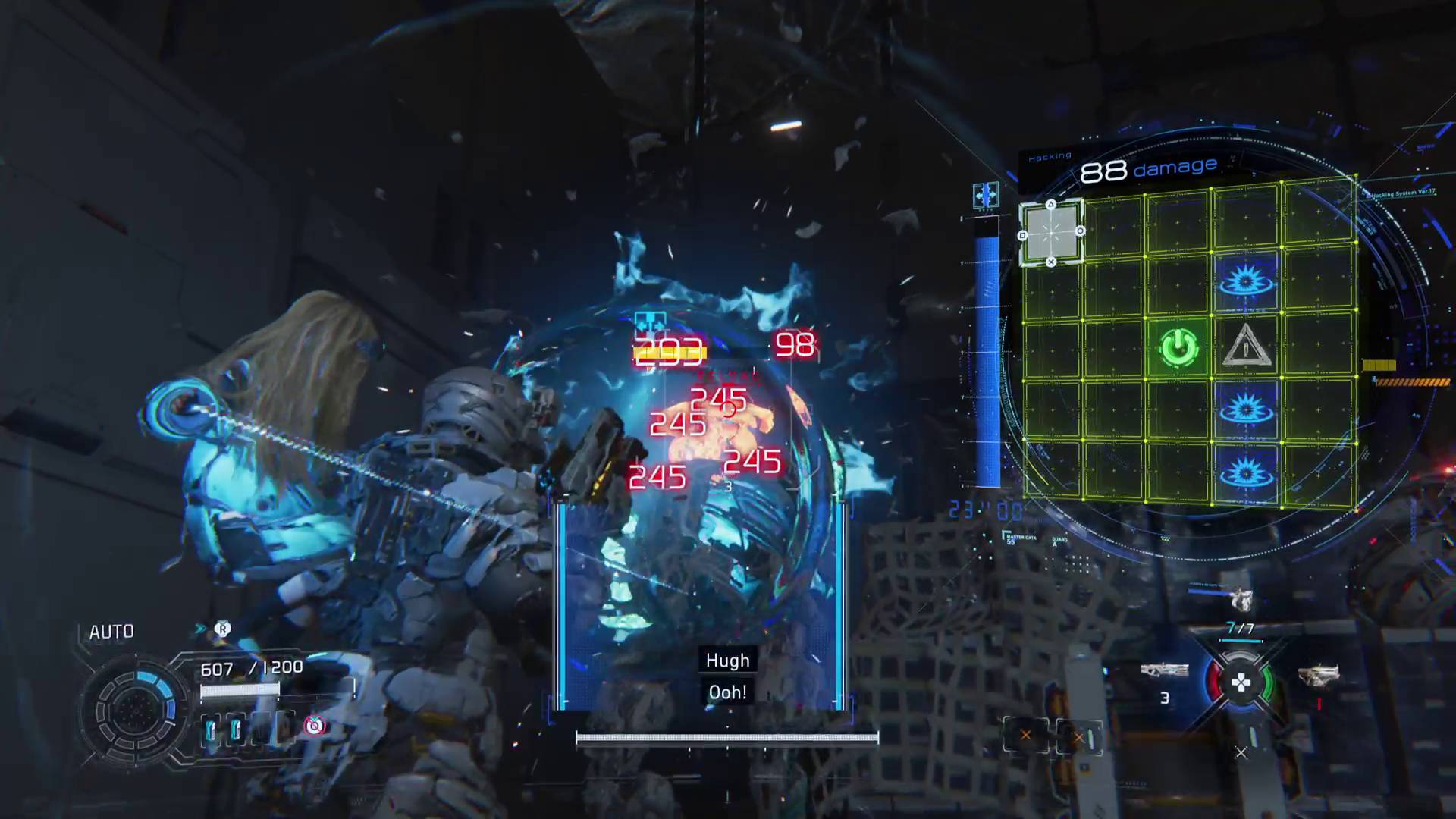1456x819 pixels.
Task: Click the X button prompt below the weapon wheel
Action: [1241, 753]
